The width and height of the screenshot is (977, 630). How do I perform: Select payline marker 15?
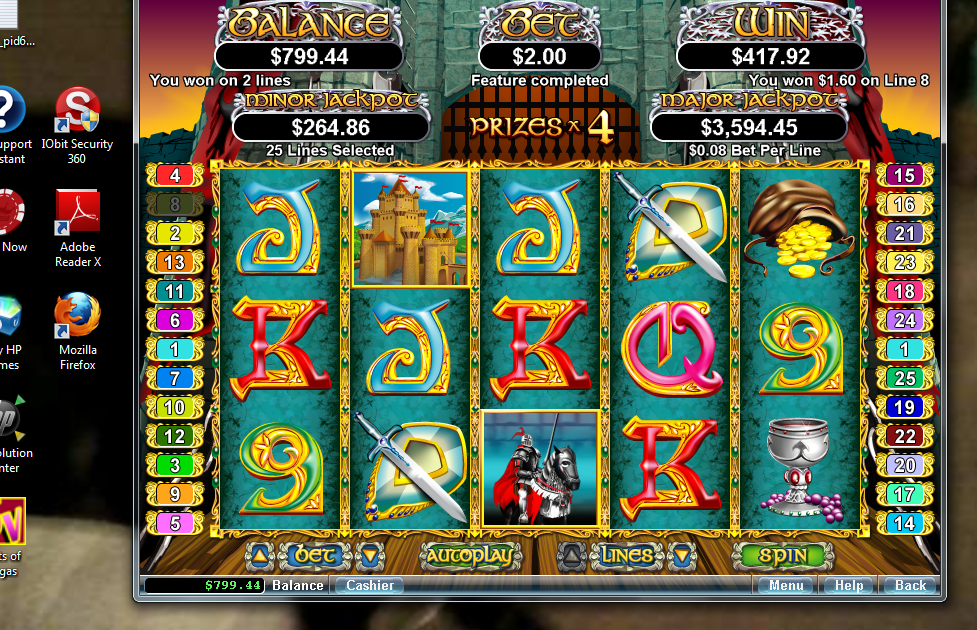tap(904, 176)
